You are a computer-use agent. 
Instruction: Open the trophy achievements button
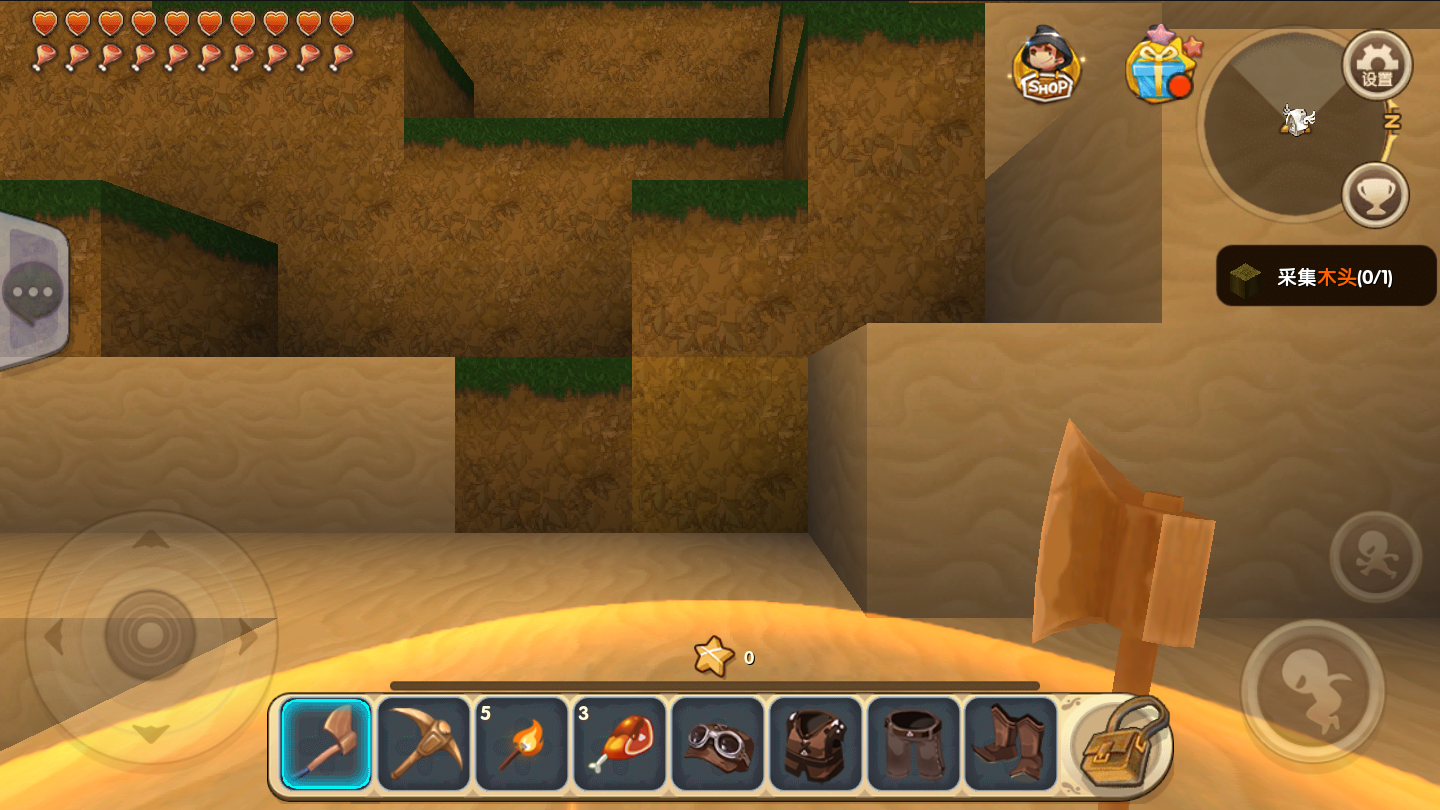(x=1375, y=195)
